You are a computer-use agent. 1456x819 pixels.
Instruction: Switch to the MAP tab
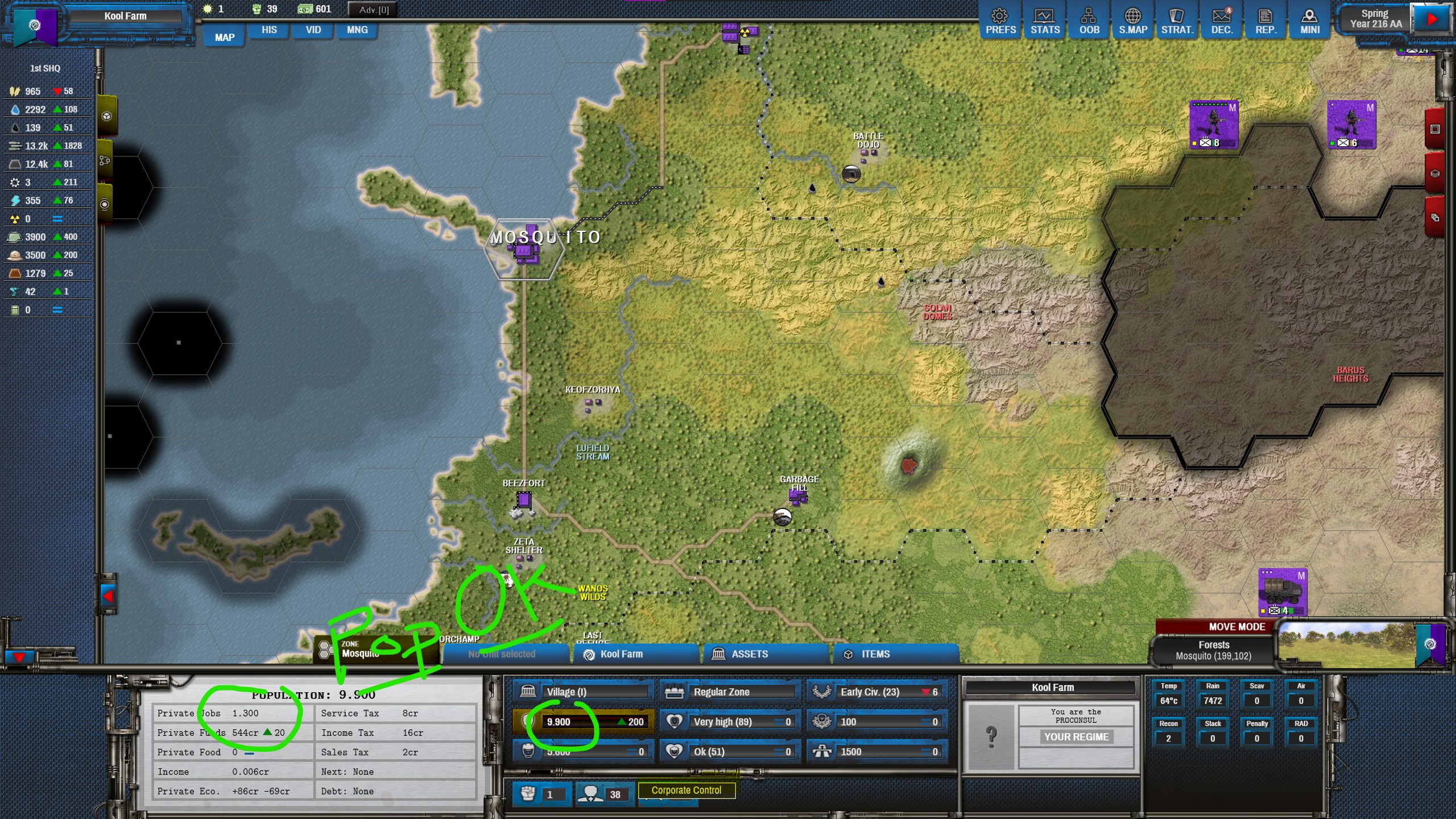(x=225, y=38)
